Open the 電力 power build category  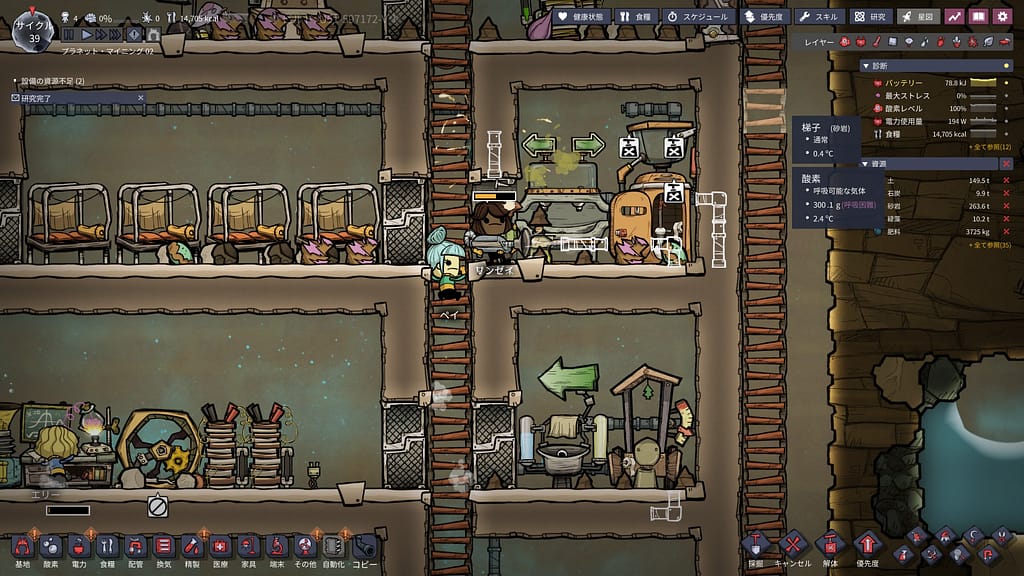(x=79, y=548)
